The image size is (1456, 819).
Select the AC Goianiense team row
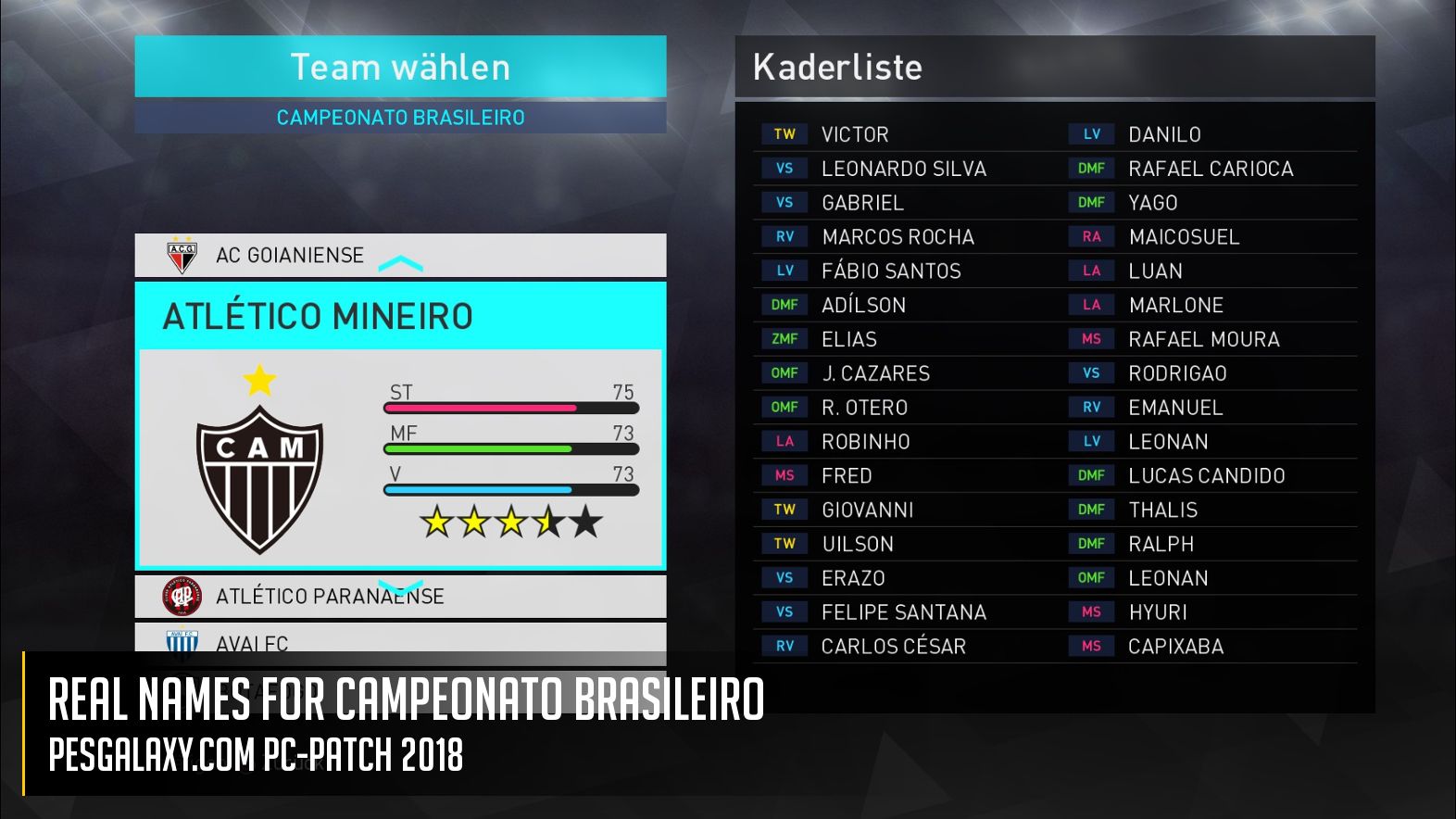pyautogui.click(x=289, y=256)
